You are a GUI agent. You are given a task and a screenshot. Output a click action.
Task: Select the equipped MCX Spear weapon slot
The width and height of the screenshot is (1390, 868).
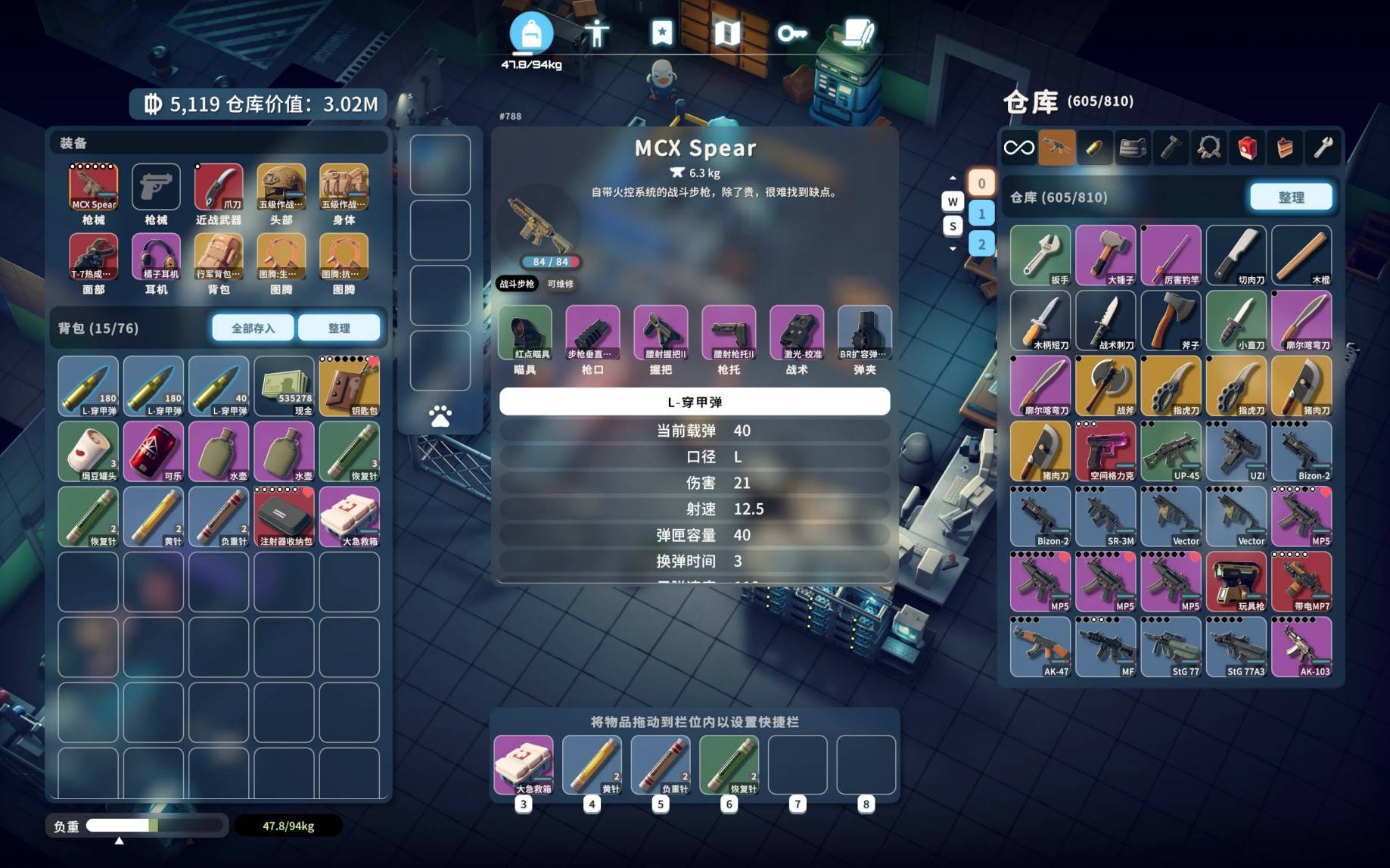click(x=94, y=188)
